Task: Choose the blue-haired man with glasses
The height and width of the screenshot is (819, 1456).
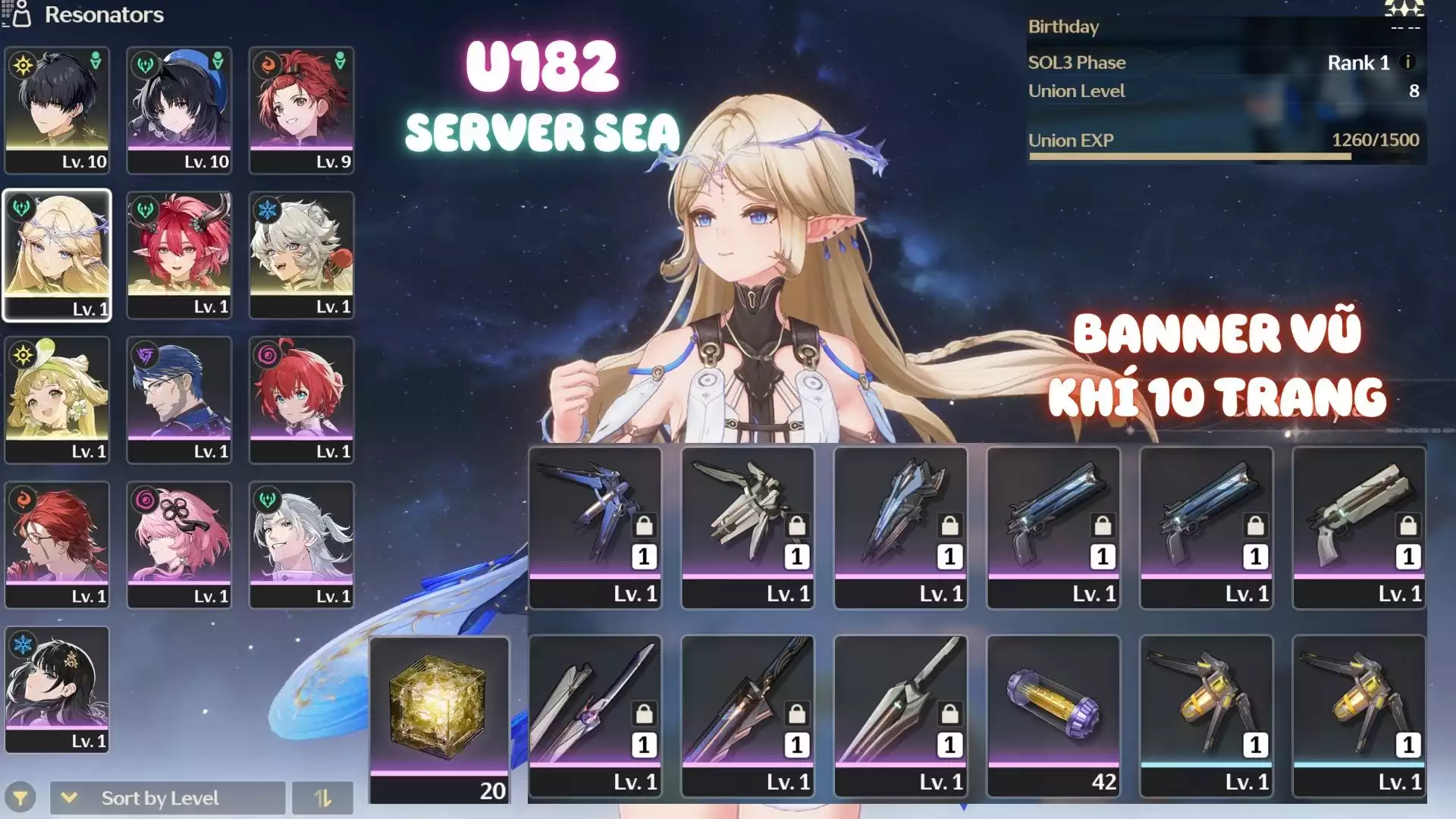Action: (x=179, y=400)
